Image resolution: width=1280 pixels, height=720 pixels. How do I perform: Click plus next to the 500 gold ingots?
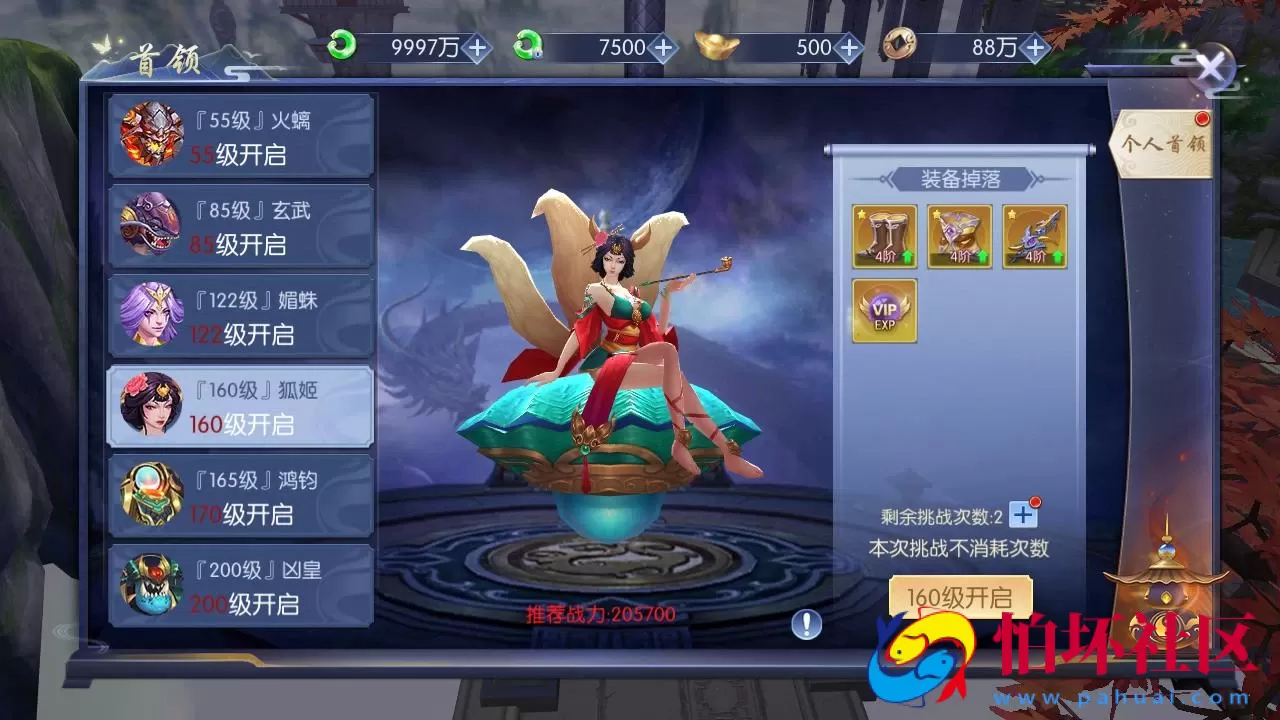(x=848, y=46)
